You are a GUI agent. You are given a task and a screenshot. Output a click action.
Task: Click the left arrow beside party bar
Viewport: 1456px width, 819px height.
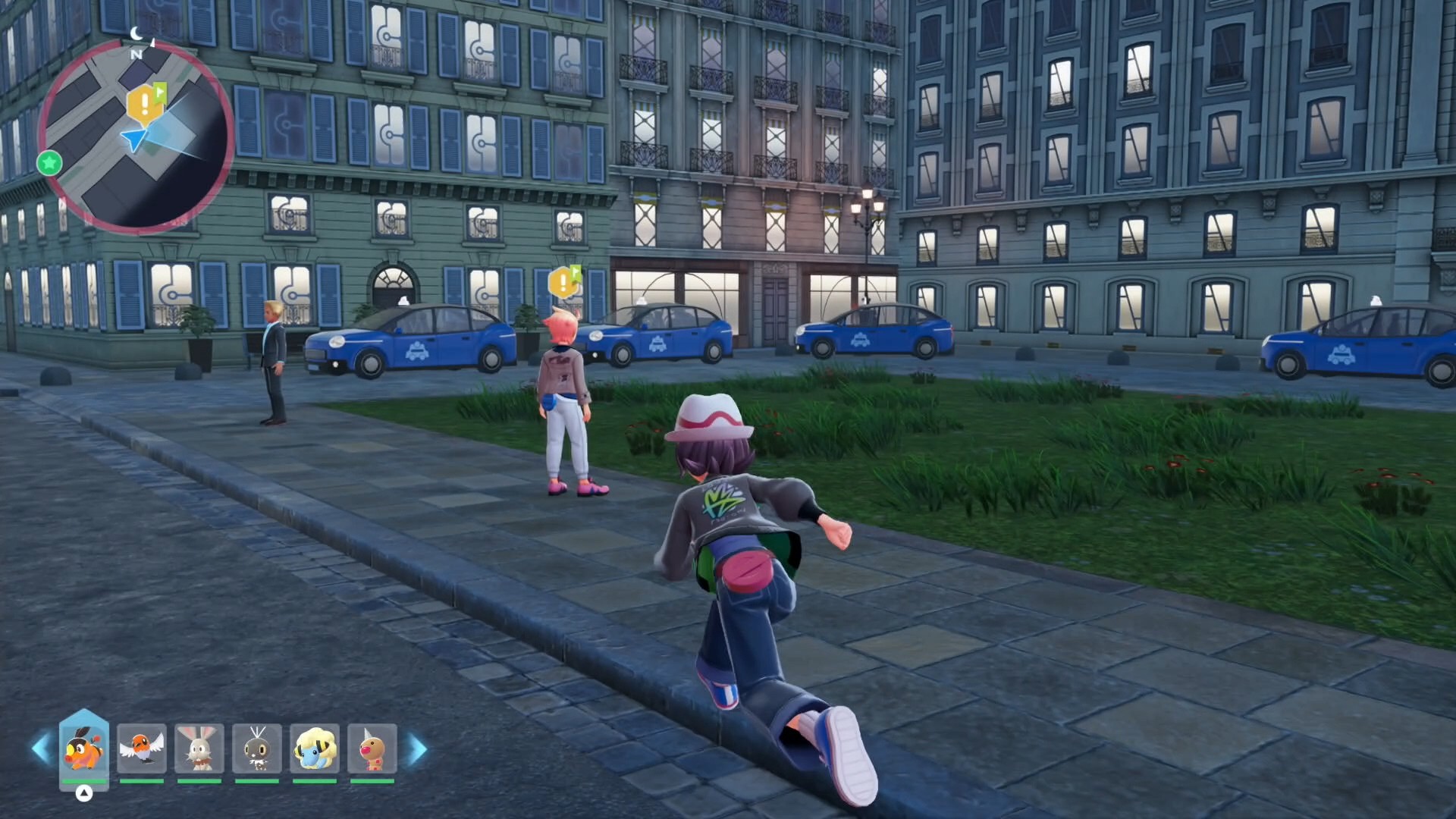coord(40,749)
